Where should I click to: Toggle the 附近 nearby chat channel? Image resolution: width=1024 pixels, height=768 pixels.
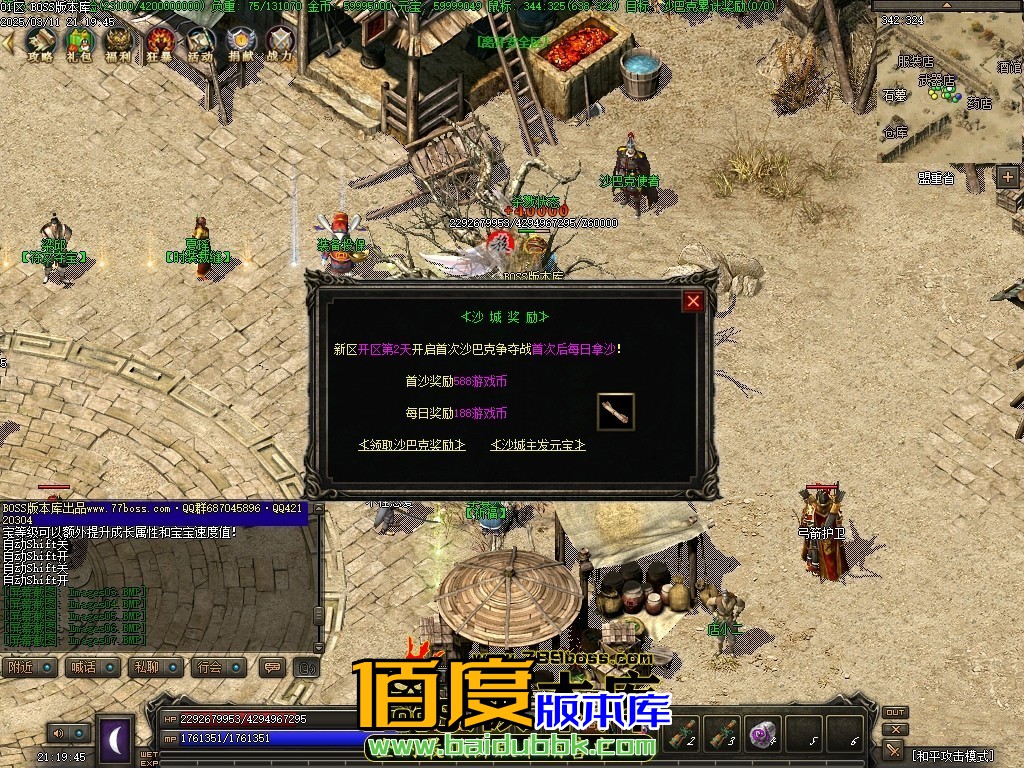click(x=29, y=667)
